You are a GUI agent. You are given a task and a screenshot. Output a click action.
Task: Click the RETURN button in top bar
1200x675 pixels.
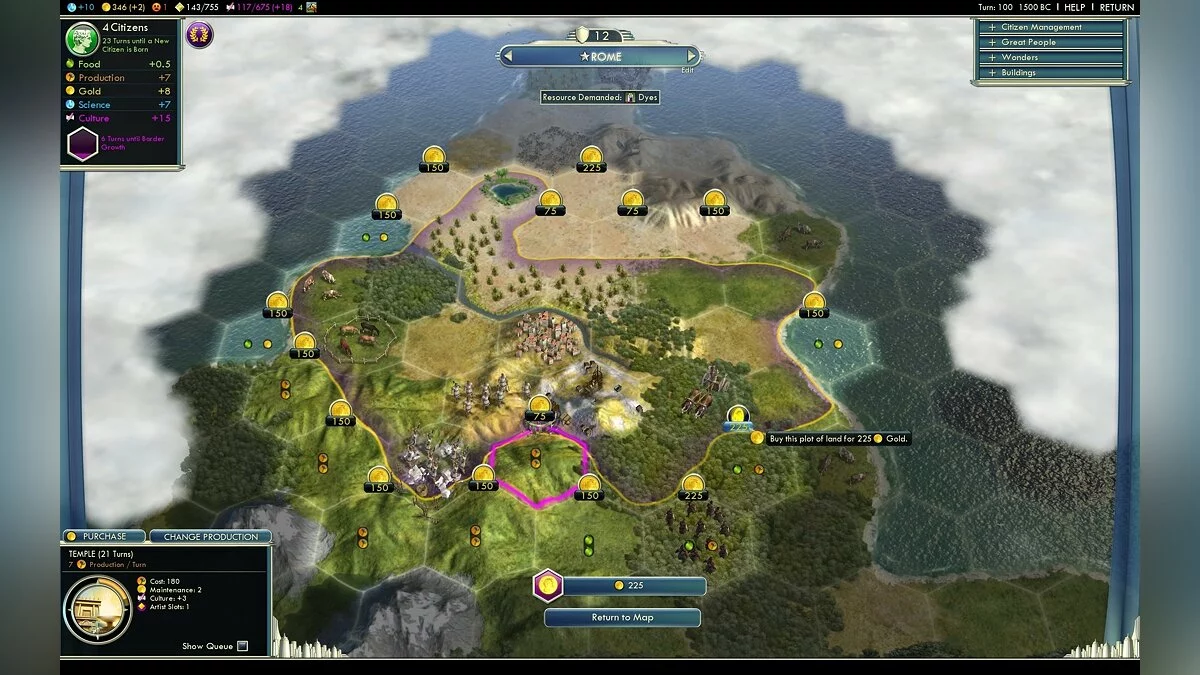click(1116, 7)
